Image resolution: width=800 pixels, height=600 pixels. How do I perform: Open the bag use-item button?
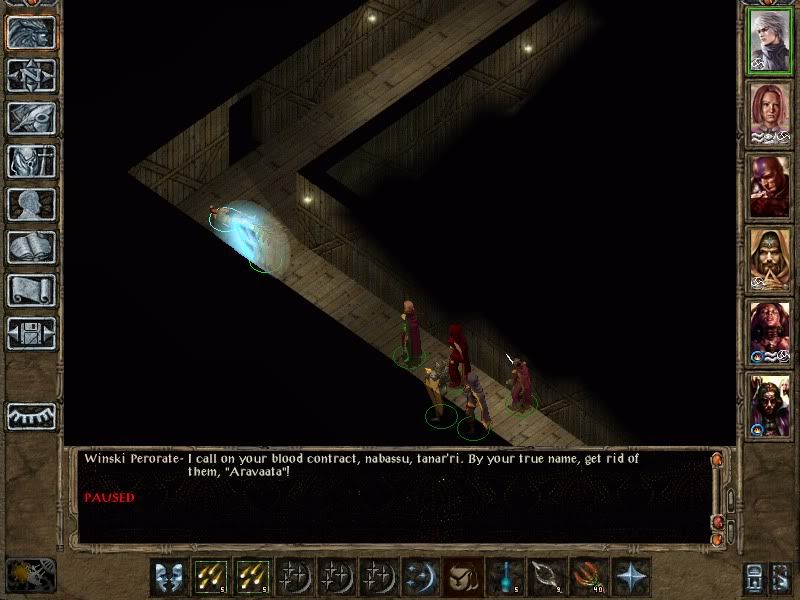(461, 578)
